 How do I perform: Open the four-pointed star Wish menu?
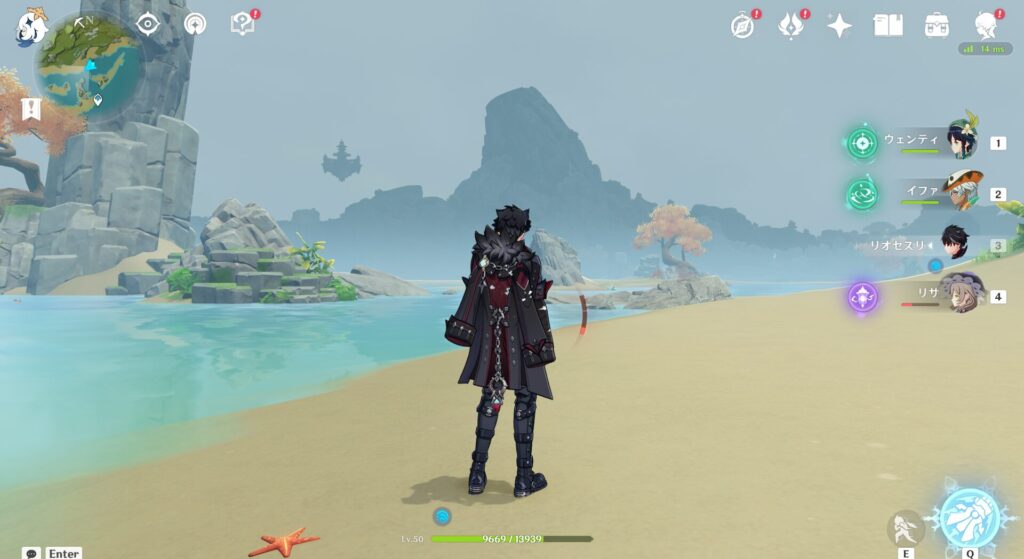coord(839,26)
